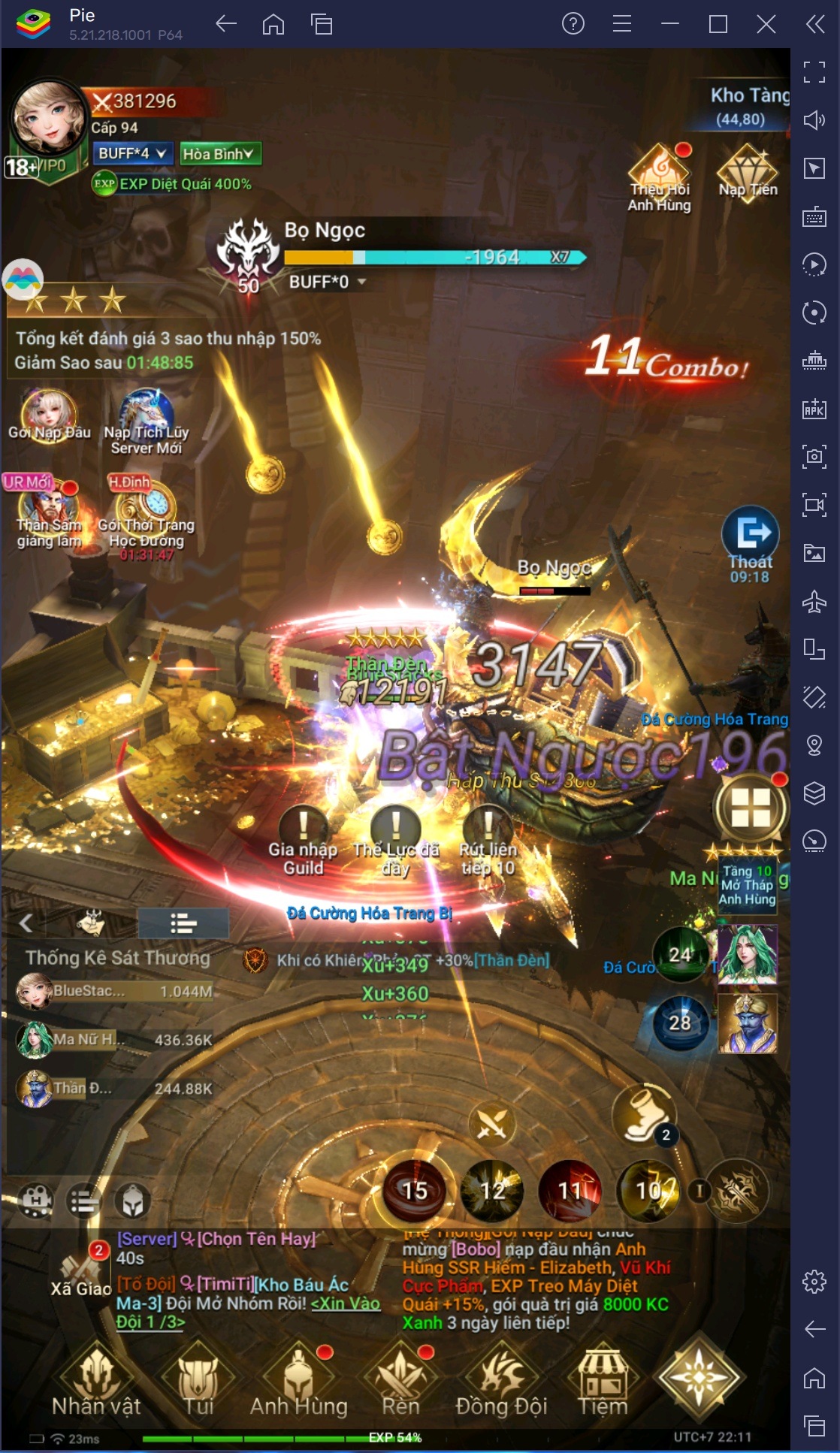Open the four-square grid menu button
The height and width of the screenshot is (1453, 840).
click(x=750, y=808)
